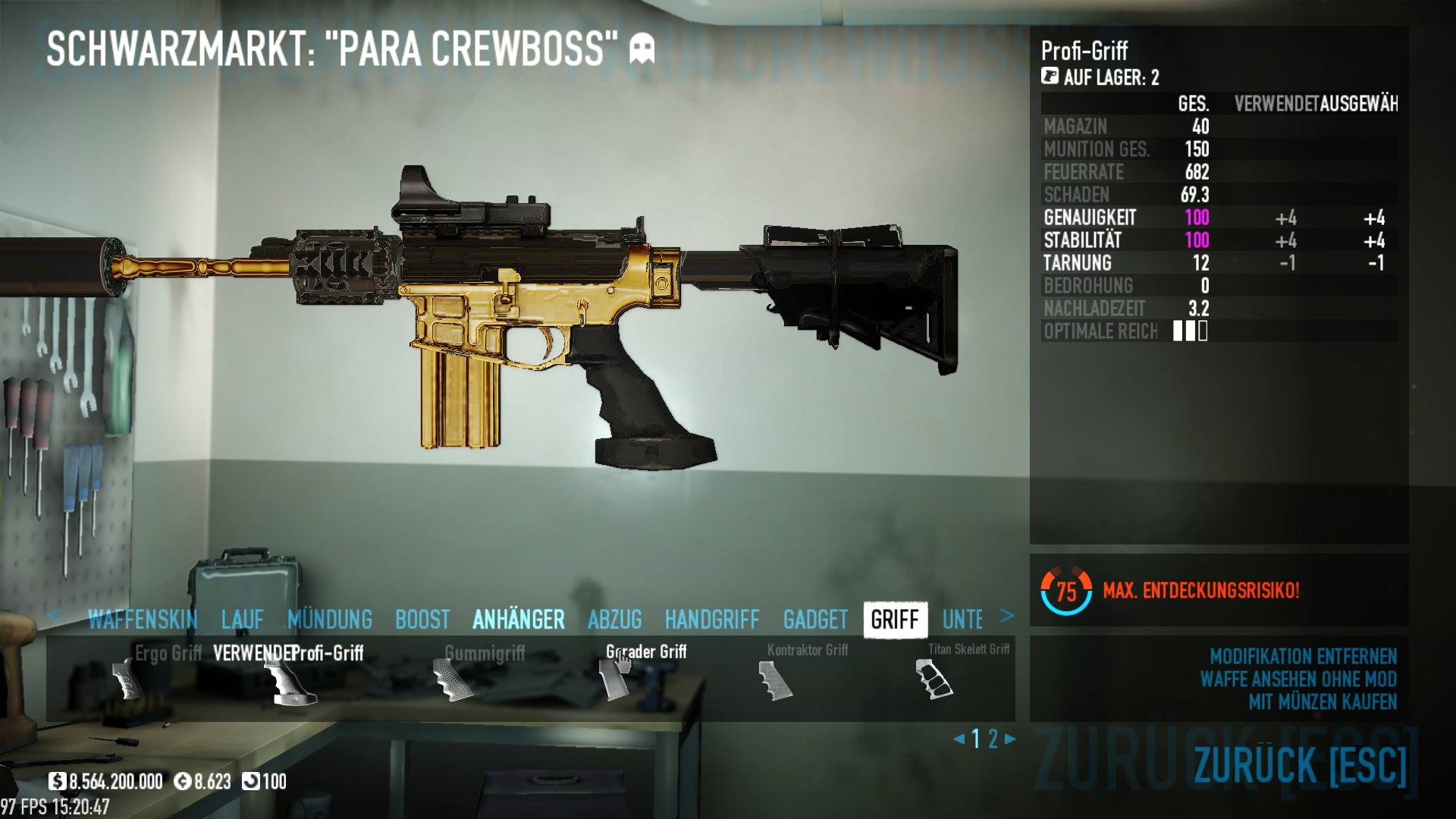Open the Lauf modification tab
The width and height of the screenshot is (1456, 819).
point(242,620)
